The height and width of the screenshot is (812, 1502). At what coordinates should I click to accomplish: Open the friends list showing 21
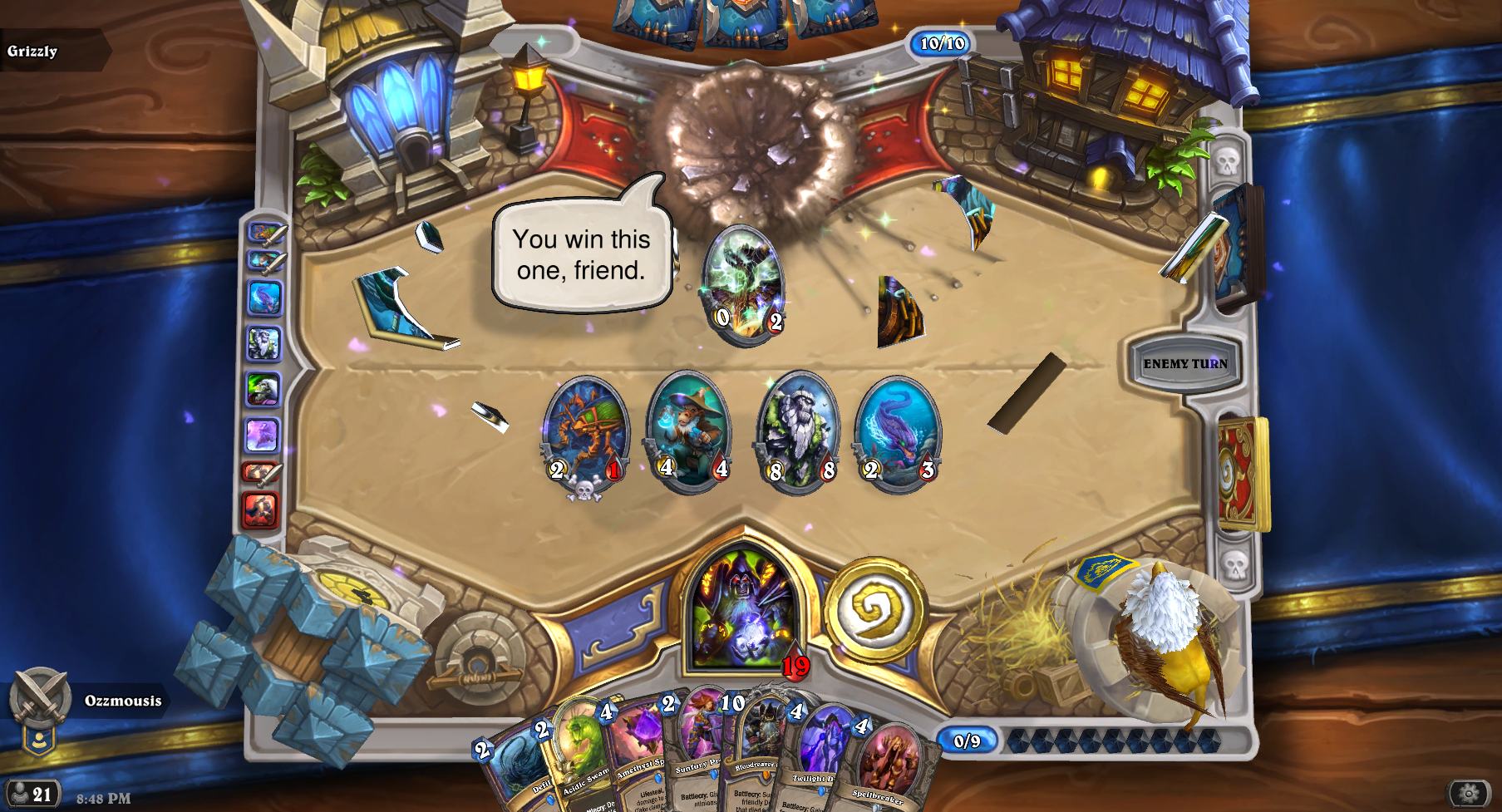click(x=32, y=794)
